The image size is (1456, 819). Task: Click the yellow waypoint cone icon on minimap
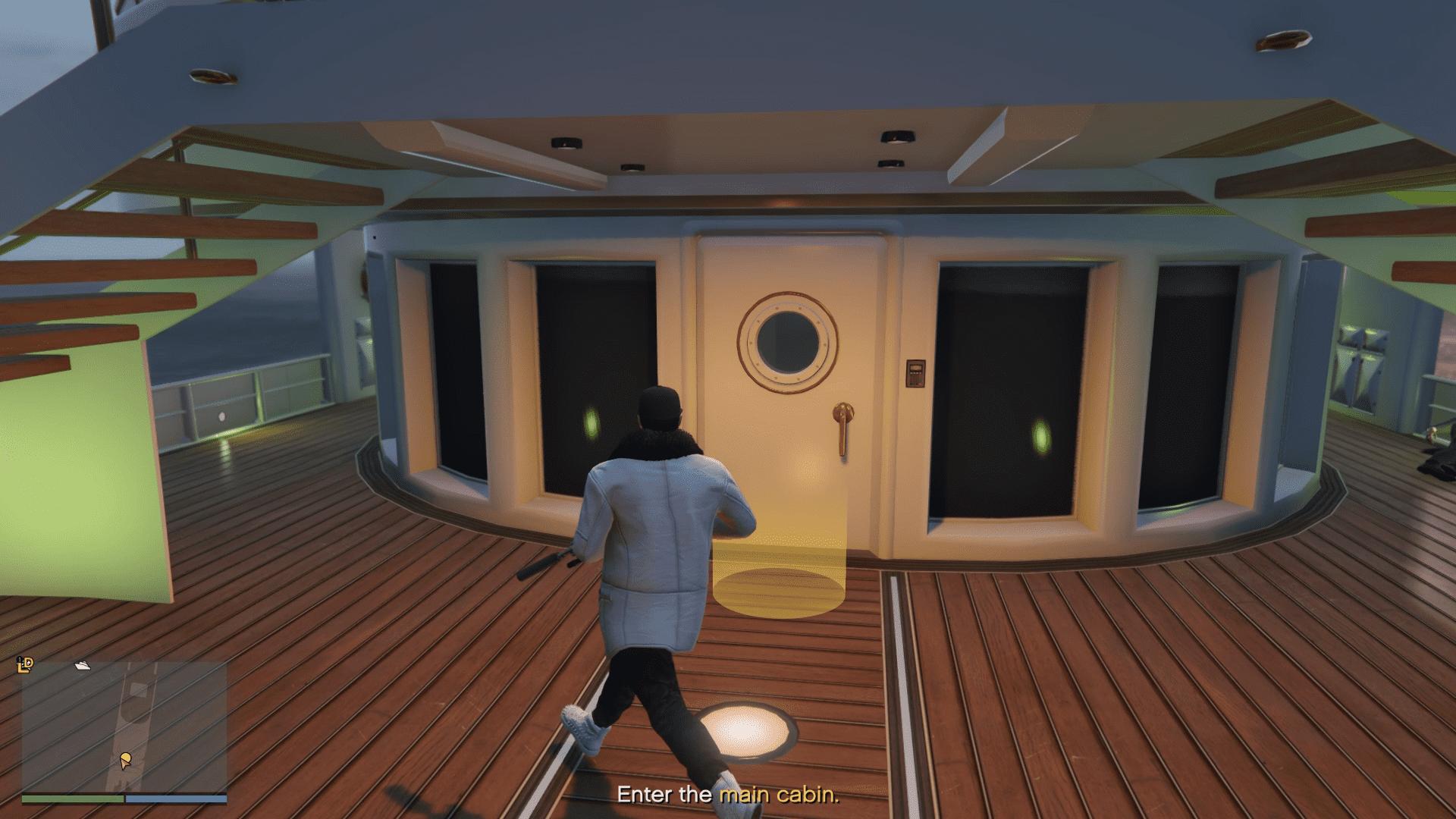coord(125,758)
